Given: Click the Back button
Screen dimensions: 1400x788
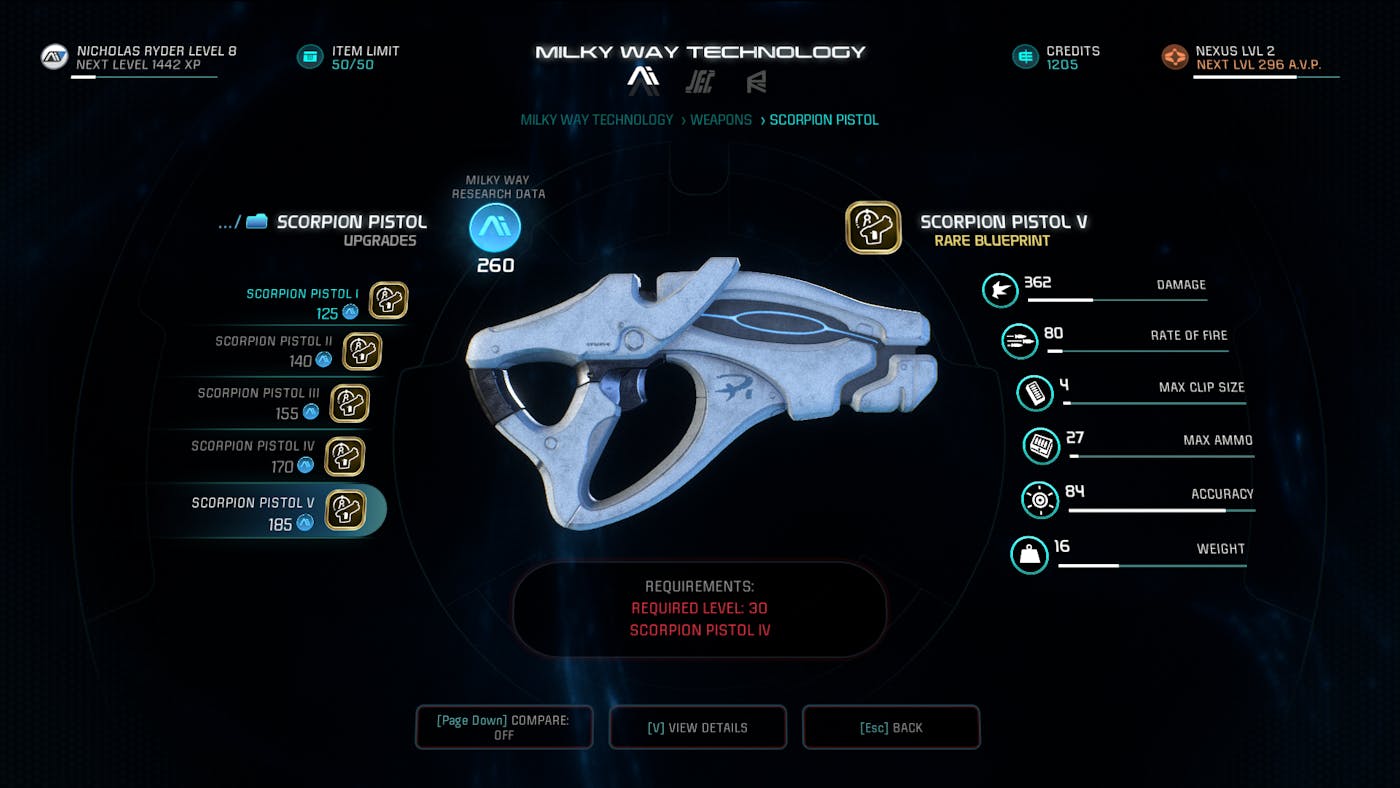Looking at the screenshot, I should (x=891, y=727).
